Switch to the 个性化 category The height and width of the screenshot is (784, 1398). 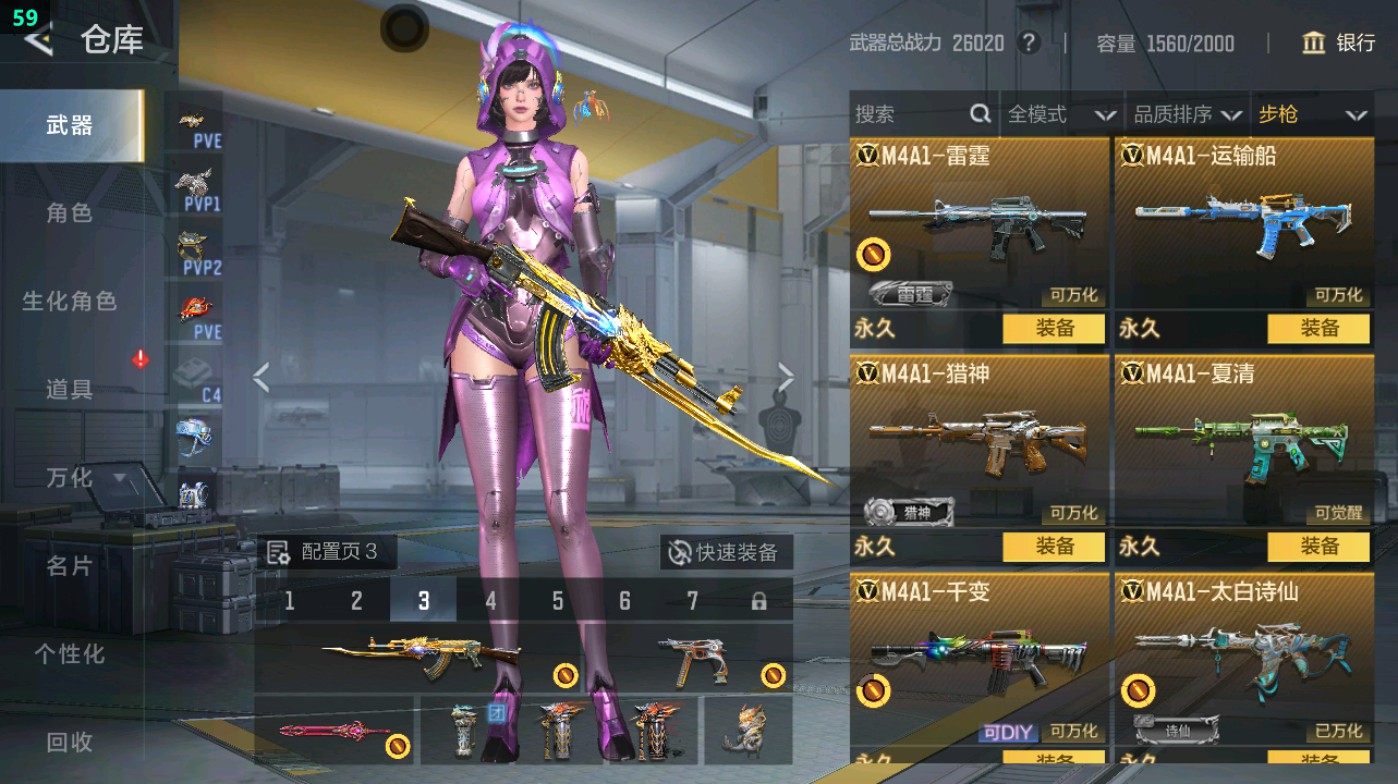coord(69,654)
